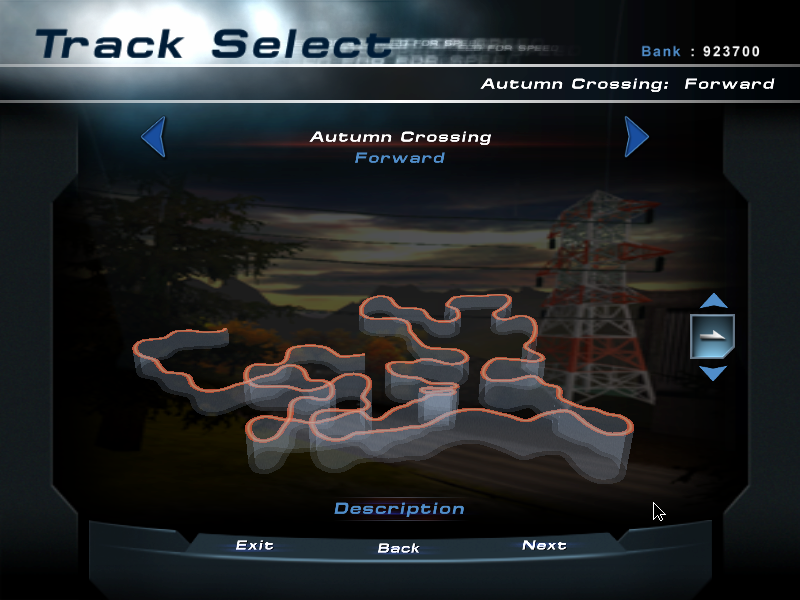Continue with the Next button
This screenshot has width=800, height=600.
[x=544, y=545]
